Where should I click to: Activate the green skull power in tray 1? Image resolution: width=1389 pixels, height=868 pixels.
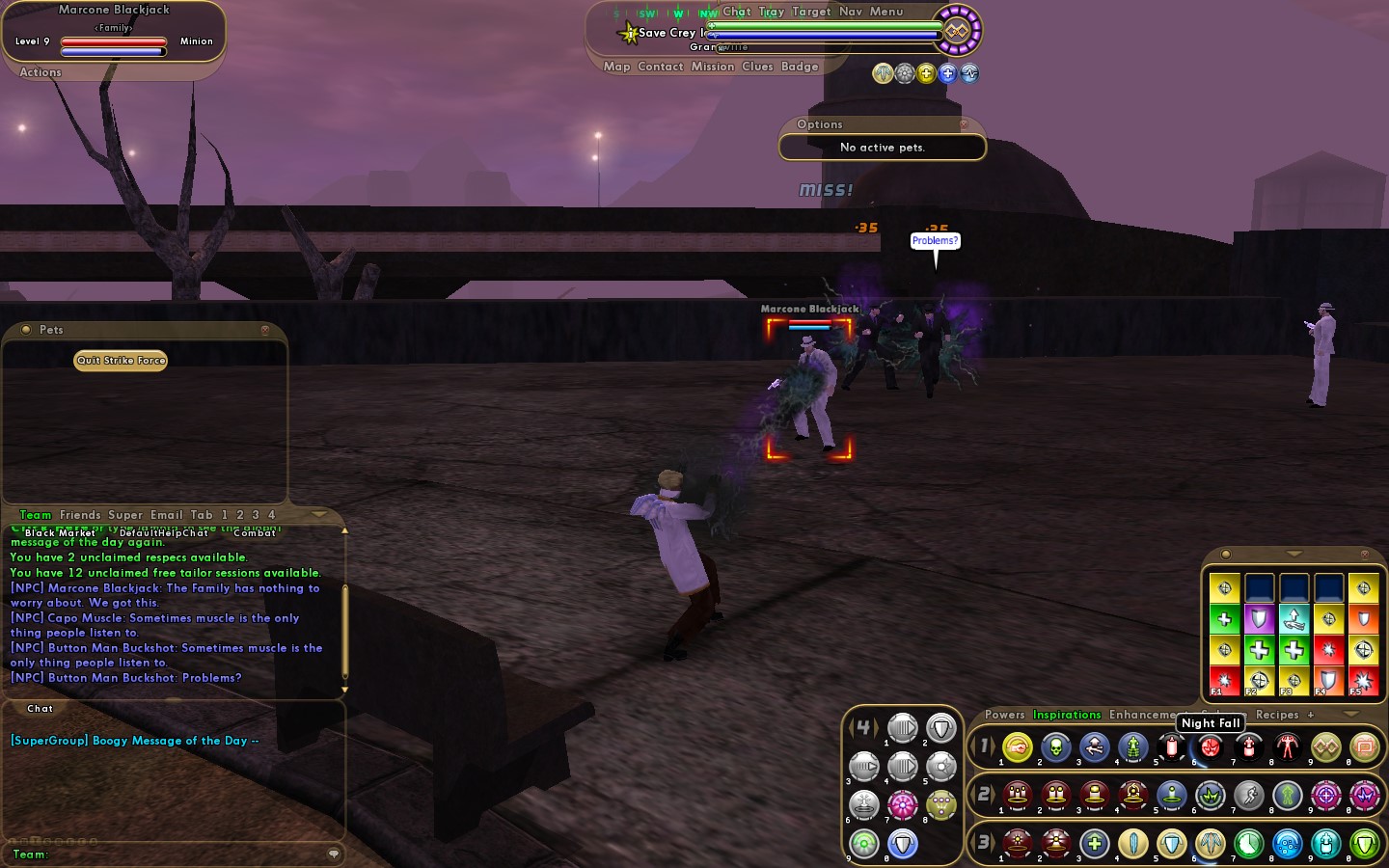1055,747
